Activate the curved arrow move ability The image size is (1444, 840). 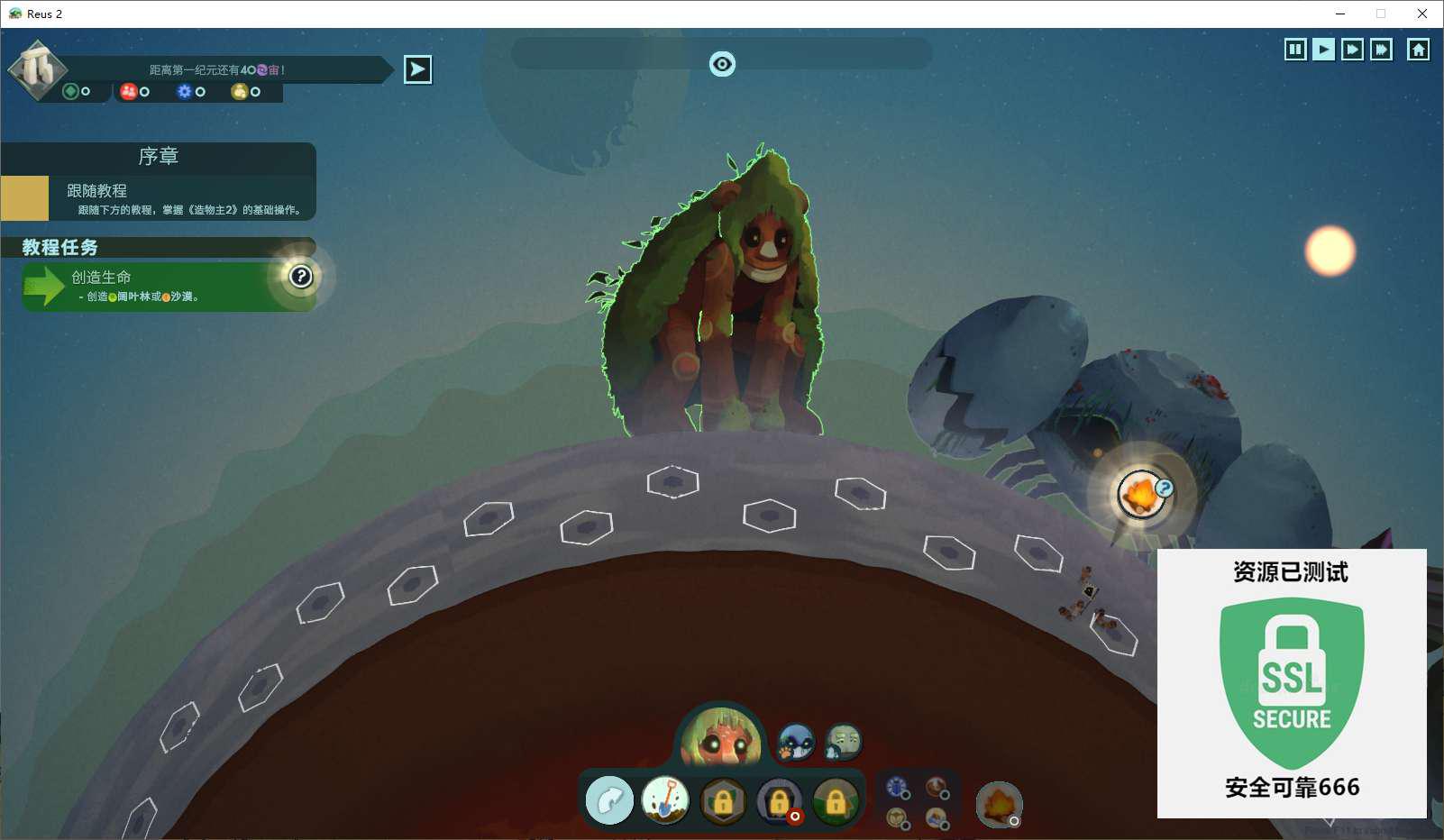(x=609, y=800)
